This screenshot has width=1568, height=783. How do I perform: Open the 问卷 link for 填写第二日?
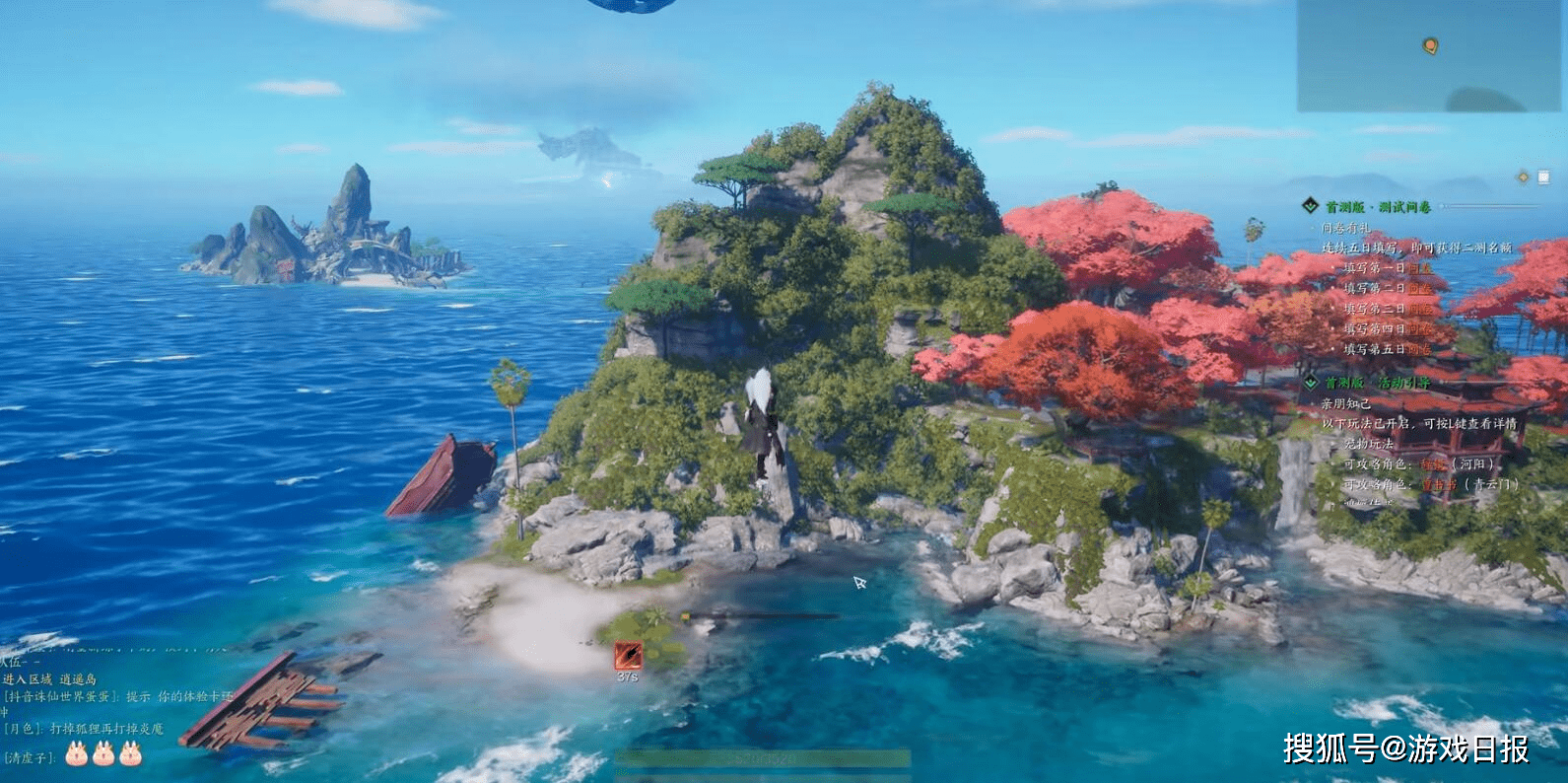point(1419,289)
